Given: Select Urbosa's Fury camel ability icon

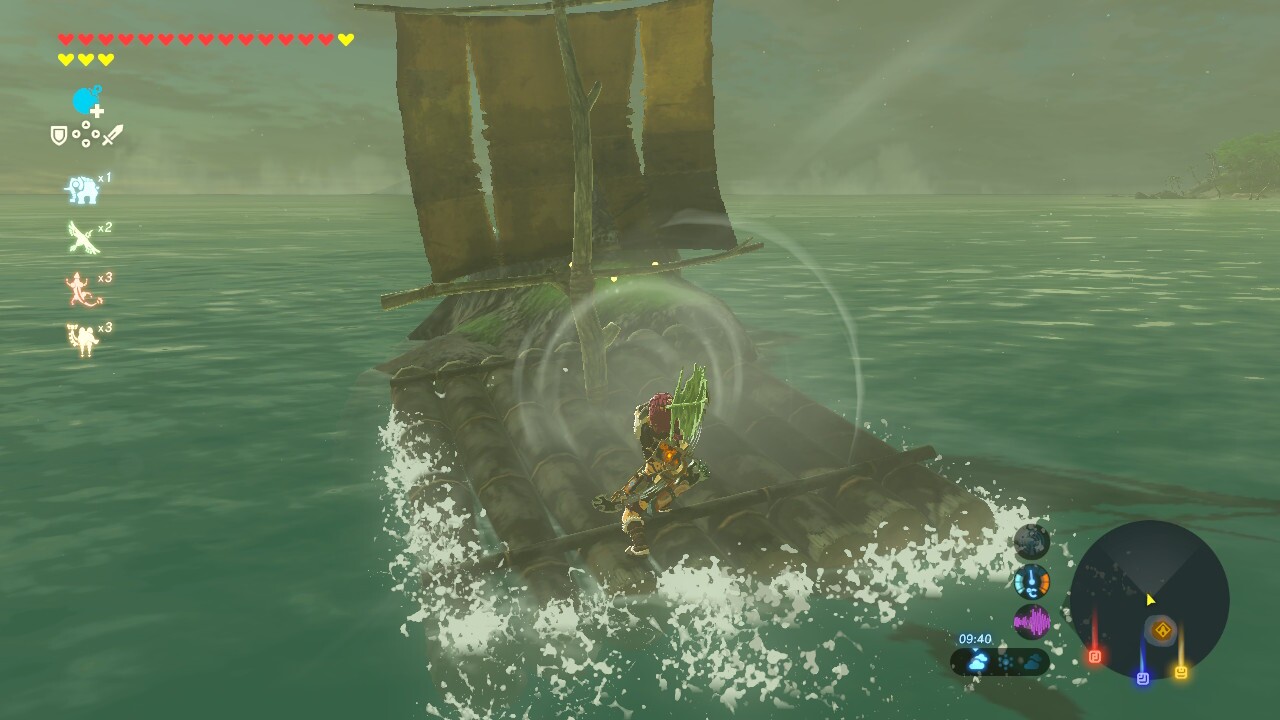Looking at the screenshot, I should coord(82,337).
